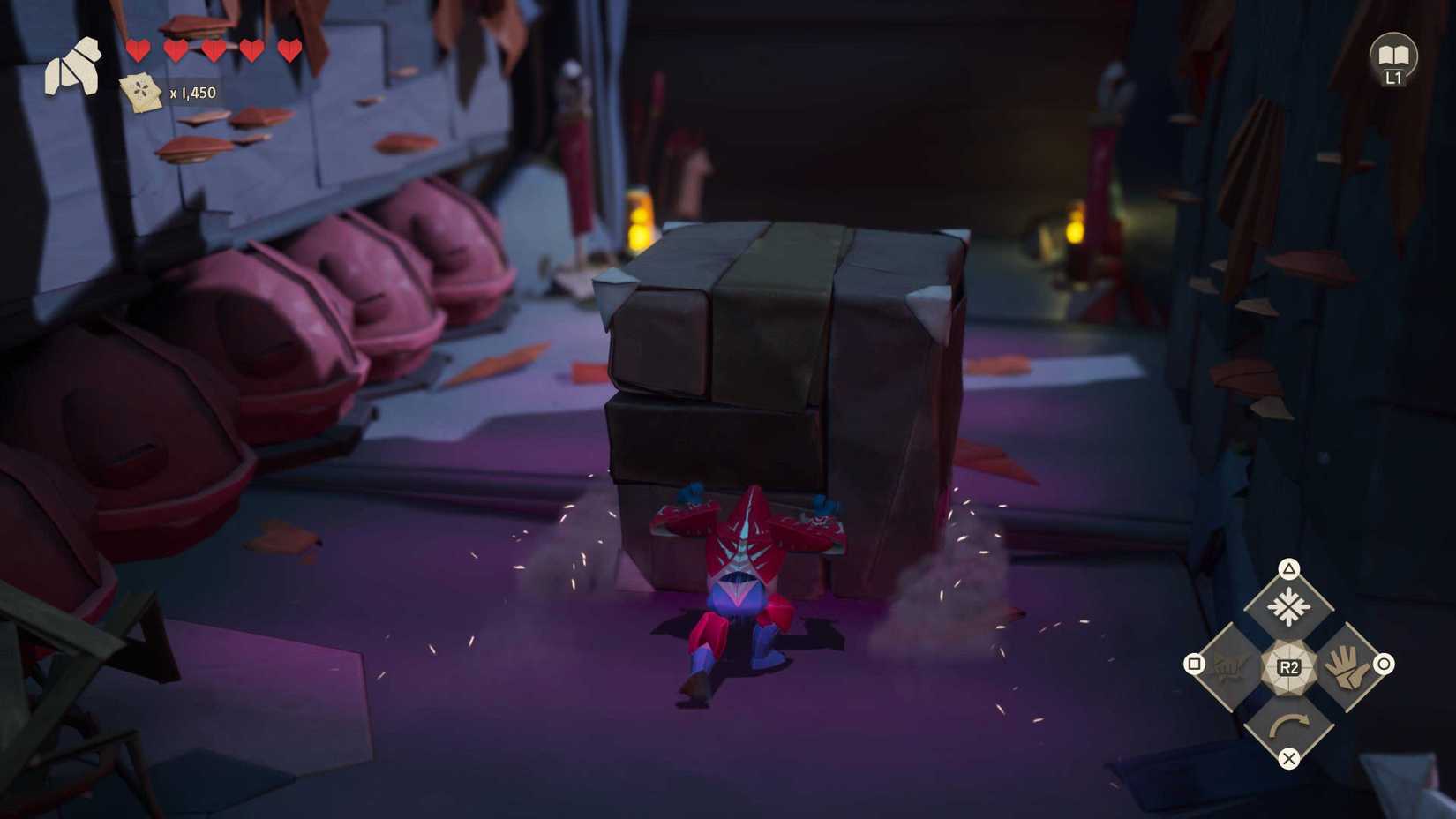
Task: Select the turn-around arrow action
Action: [1288, 724]
